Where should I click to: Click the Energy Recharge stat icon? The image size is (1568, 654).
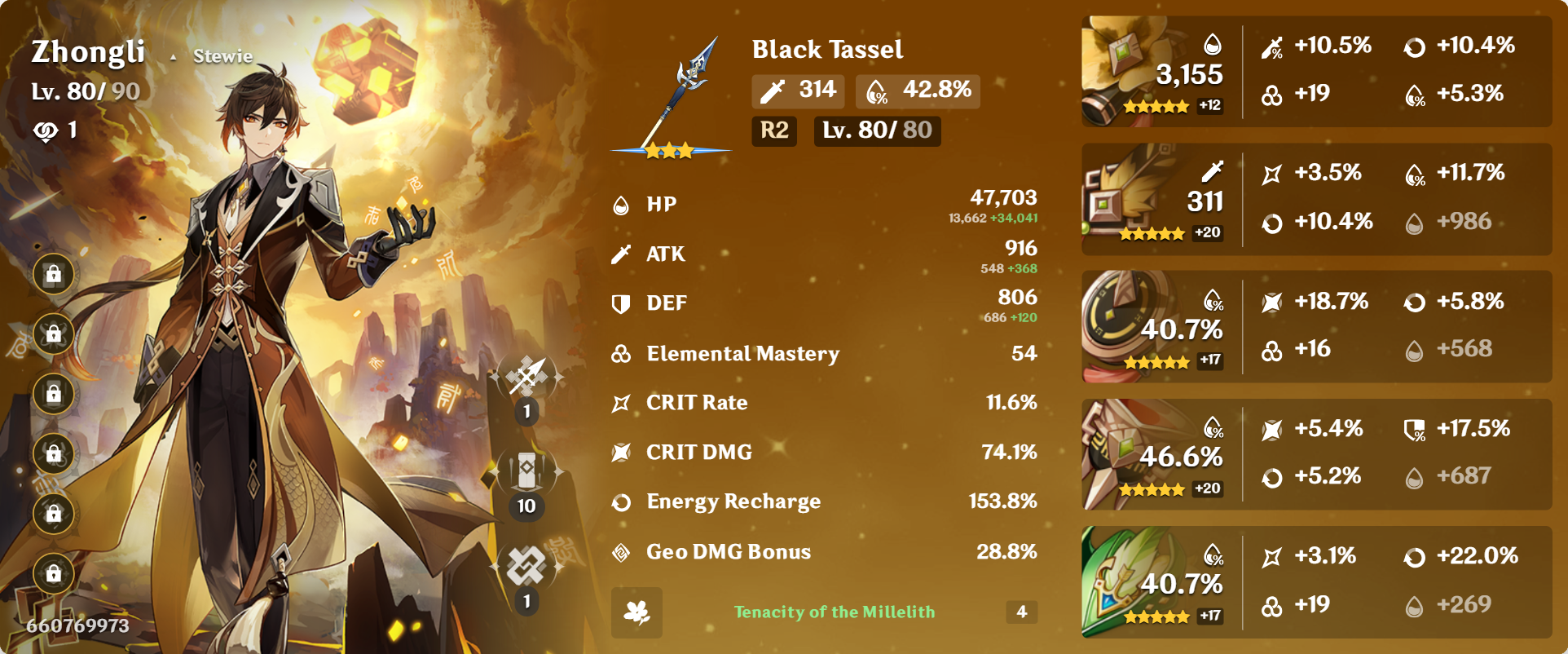[620, 502]
